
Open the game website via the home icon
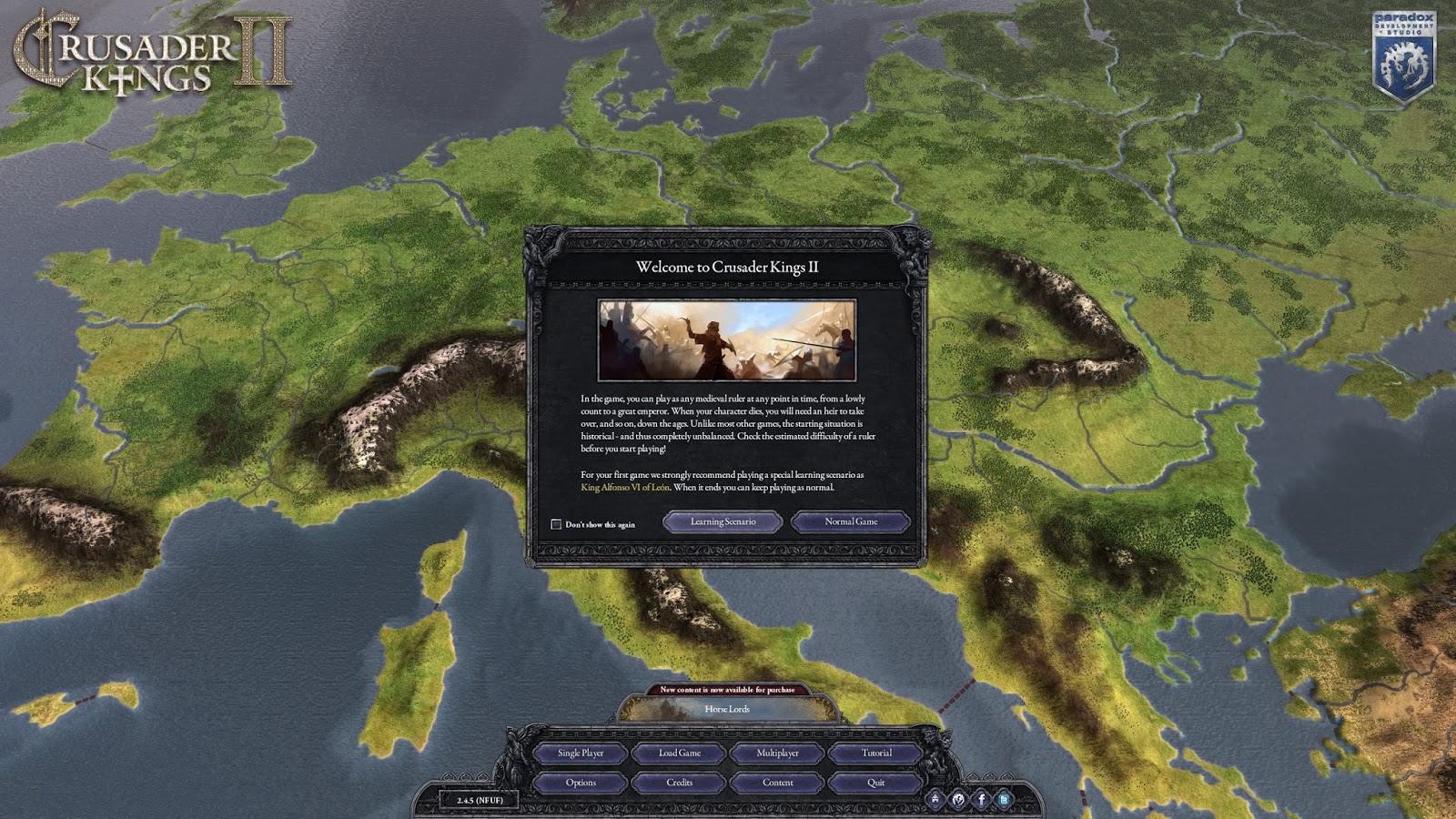(x=935, y=799)
